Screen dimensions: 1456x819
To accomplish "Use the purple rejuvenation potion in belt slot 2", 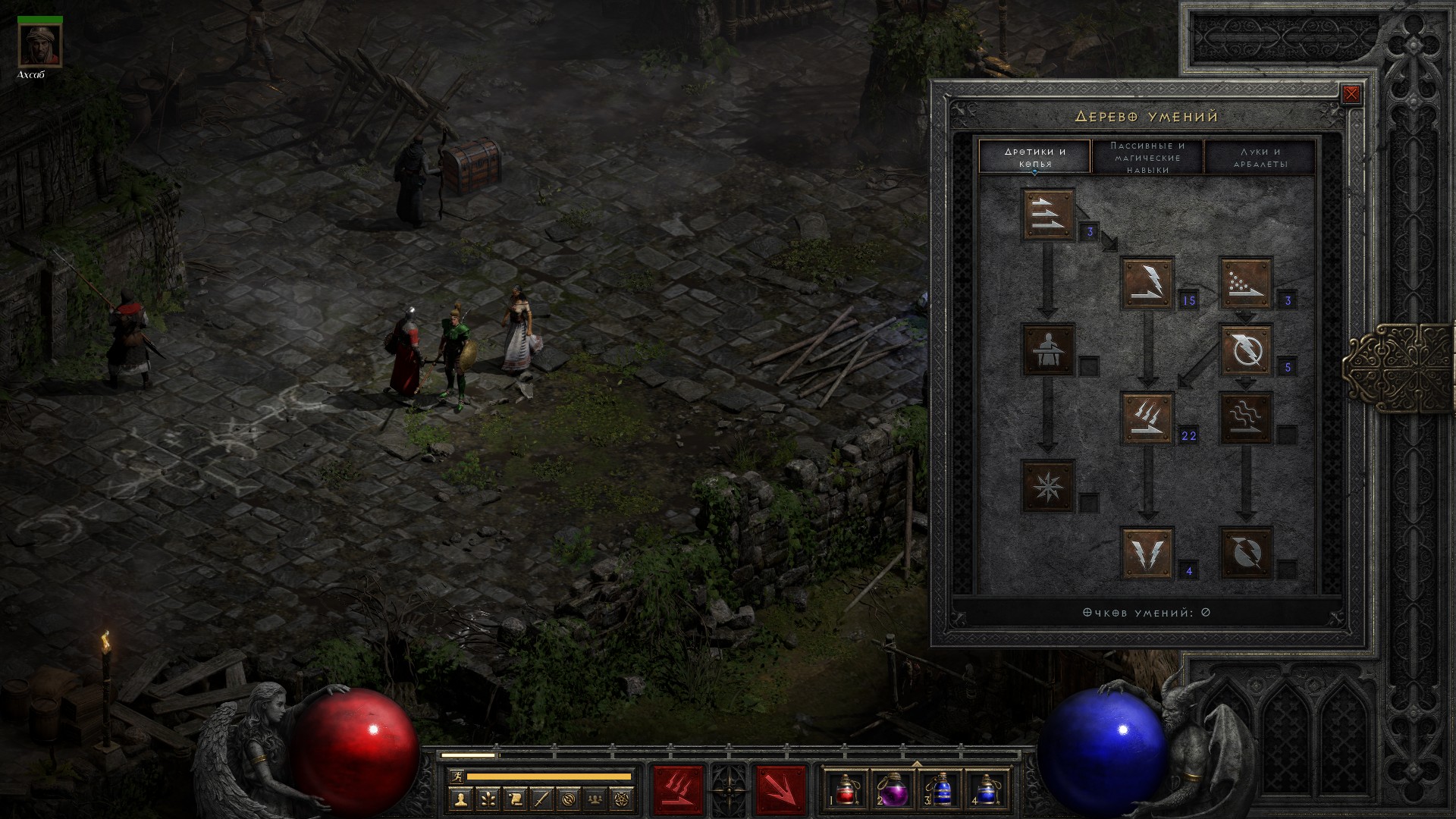I will (x=892, y=789).
